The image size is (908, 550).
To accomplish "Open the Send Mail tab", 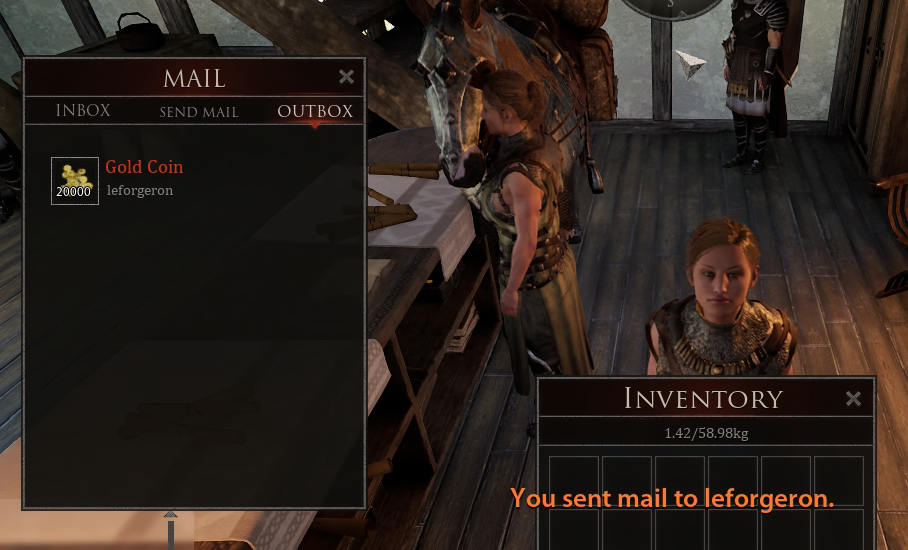I will coord(199,112).
